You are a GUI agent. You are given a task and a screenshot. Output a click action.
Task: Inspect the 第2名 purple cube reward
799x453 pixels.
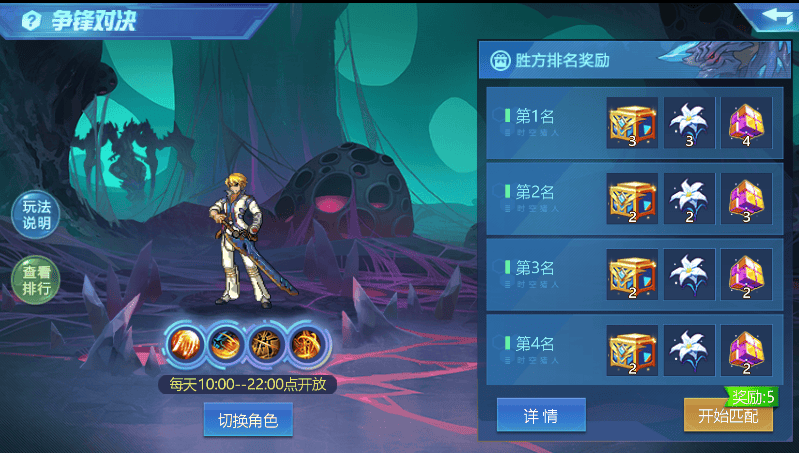[746, 198]
